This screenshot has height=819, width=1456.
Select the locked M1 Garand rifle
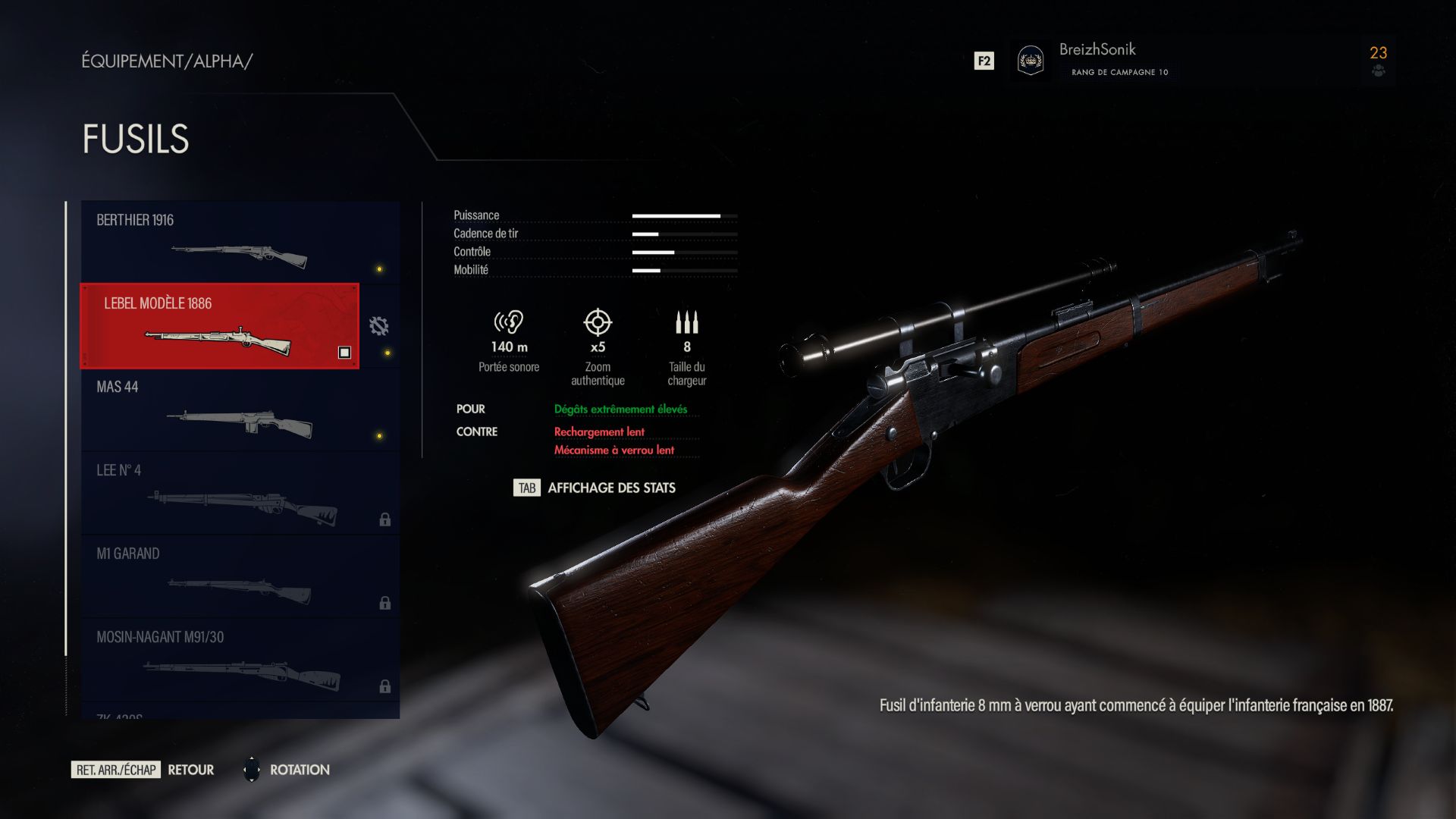click(x=240, y=576)
